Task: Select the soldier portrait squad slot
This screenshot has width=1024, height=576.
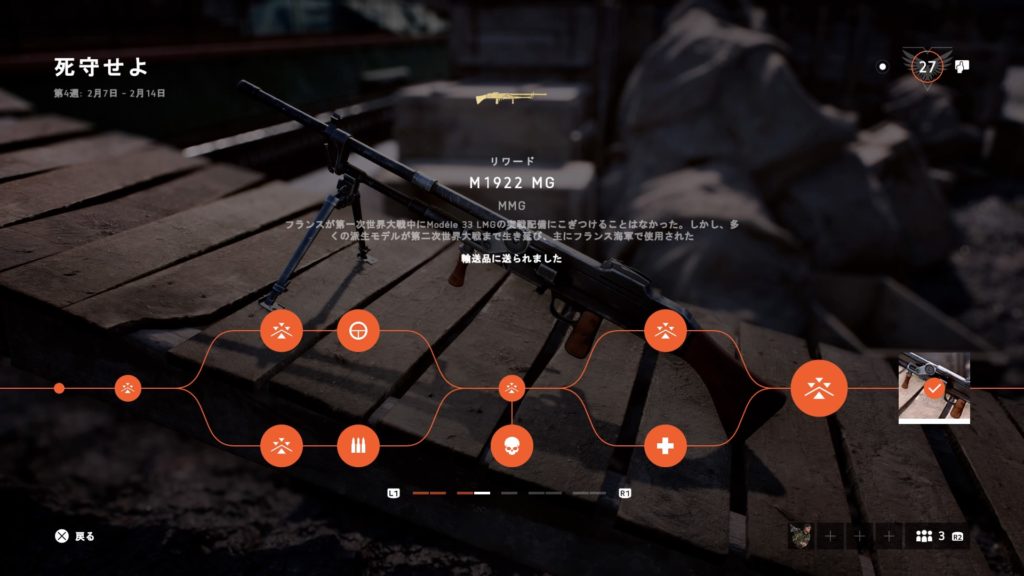Action: (799, 537)
